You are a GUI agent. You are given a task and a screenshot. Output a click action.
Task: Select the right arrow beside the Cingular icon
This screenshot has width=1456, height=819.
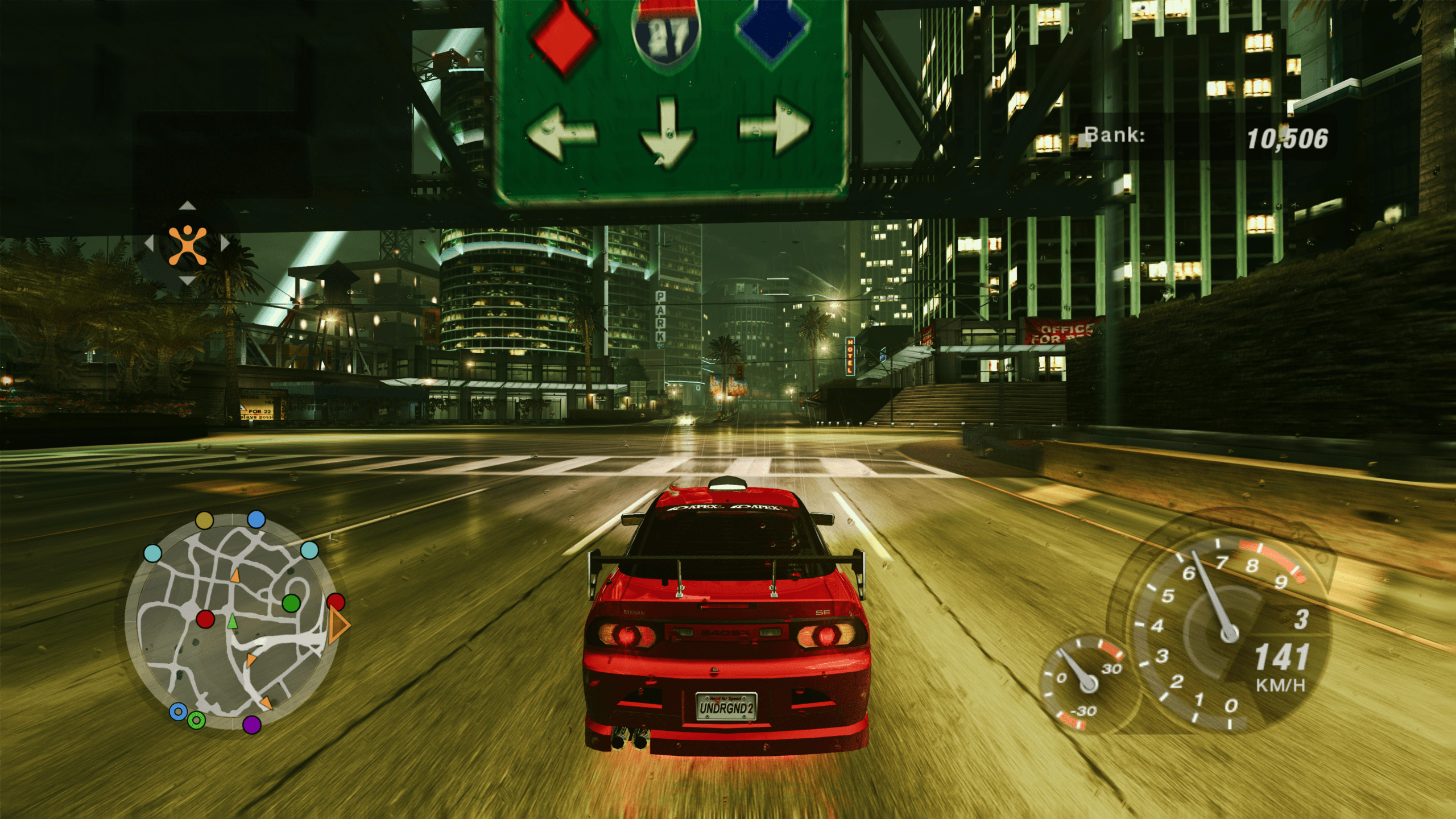[225, 243]
